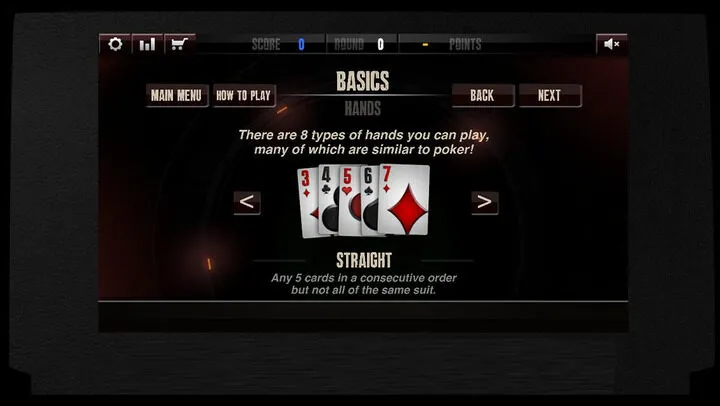Toggle the muted speaker sound button

point(611,44)
